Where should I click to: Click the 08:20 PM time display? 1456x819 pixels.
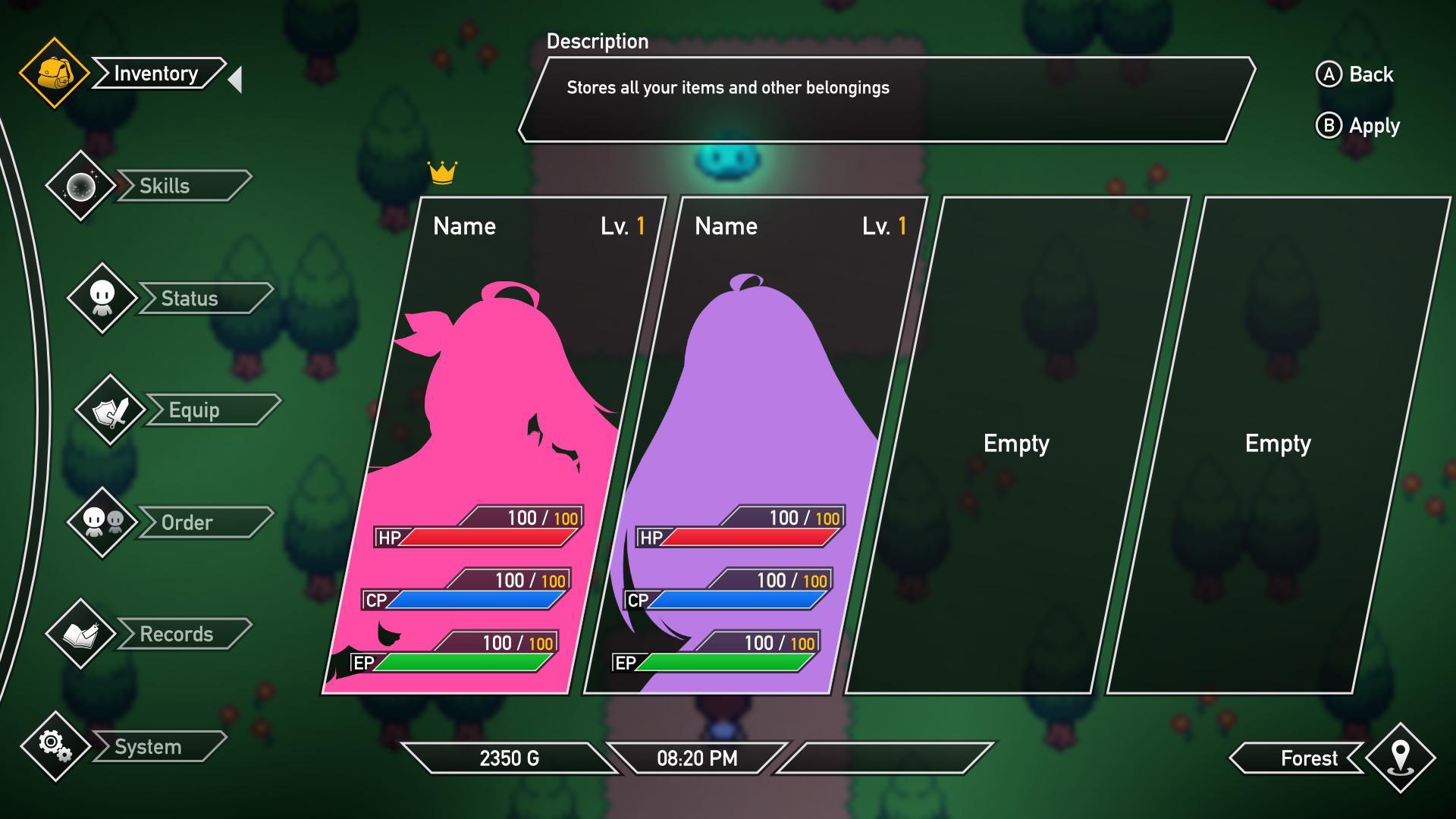pos(695,756)
